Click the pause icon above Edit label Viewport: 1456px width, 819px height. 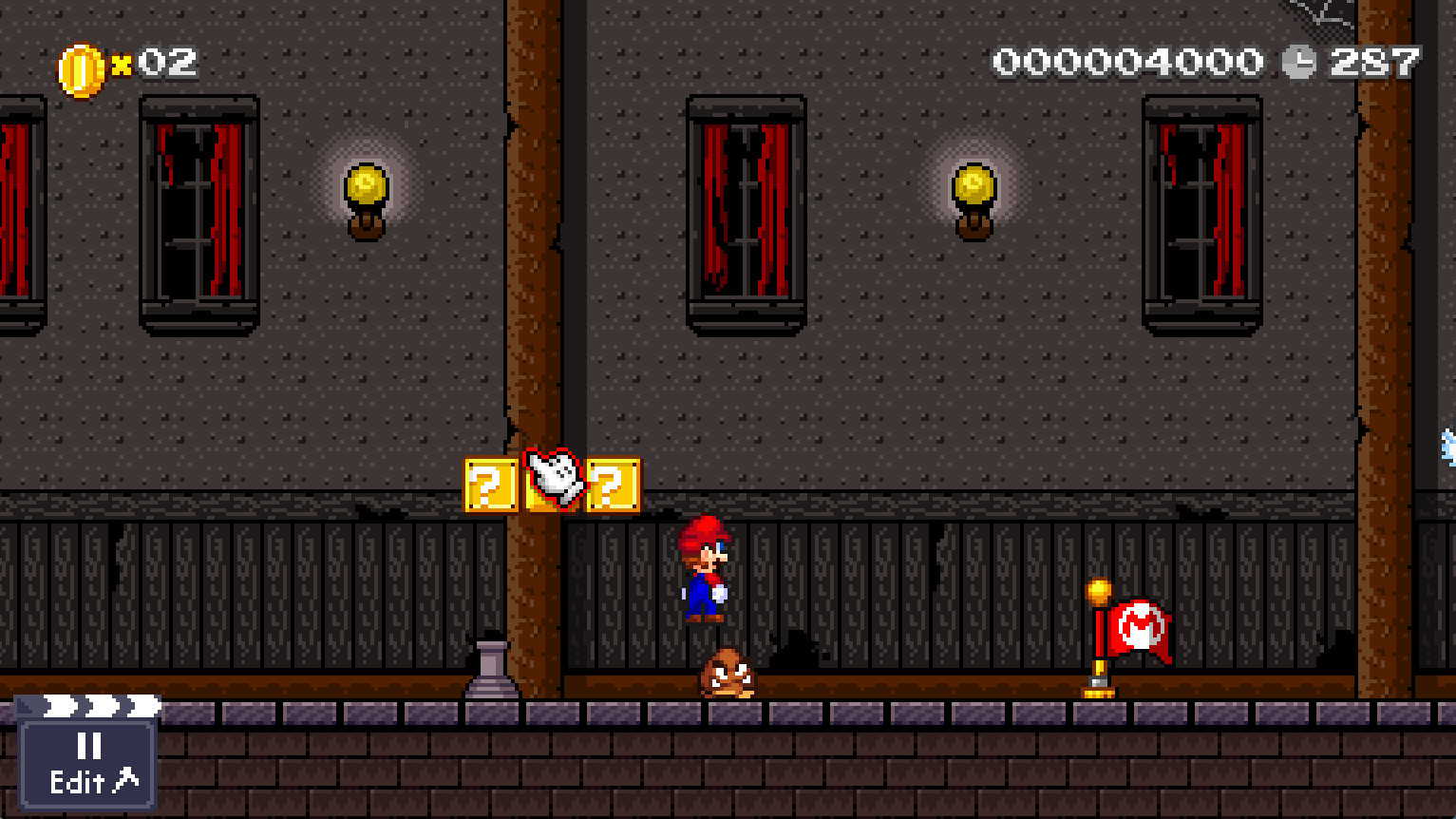(87, 747)
